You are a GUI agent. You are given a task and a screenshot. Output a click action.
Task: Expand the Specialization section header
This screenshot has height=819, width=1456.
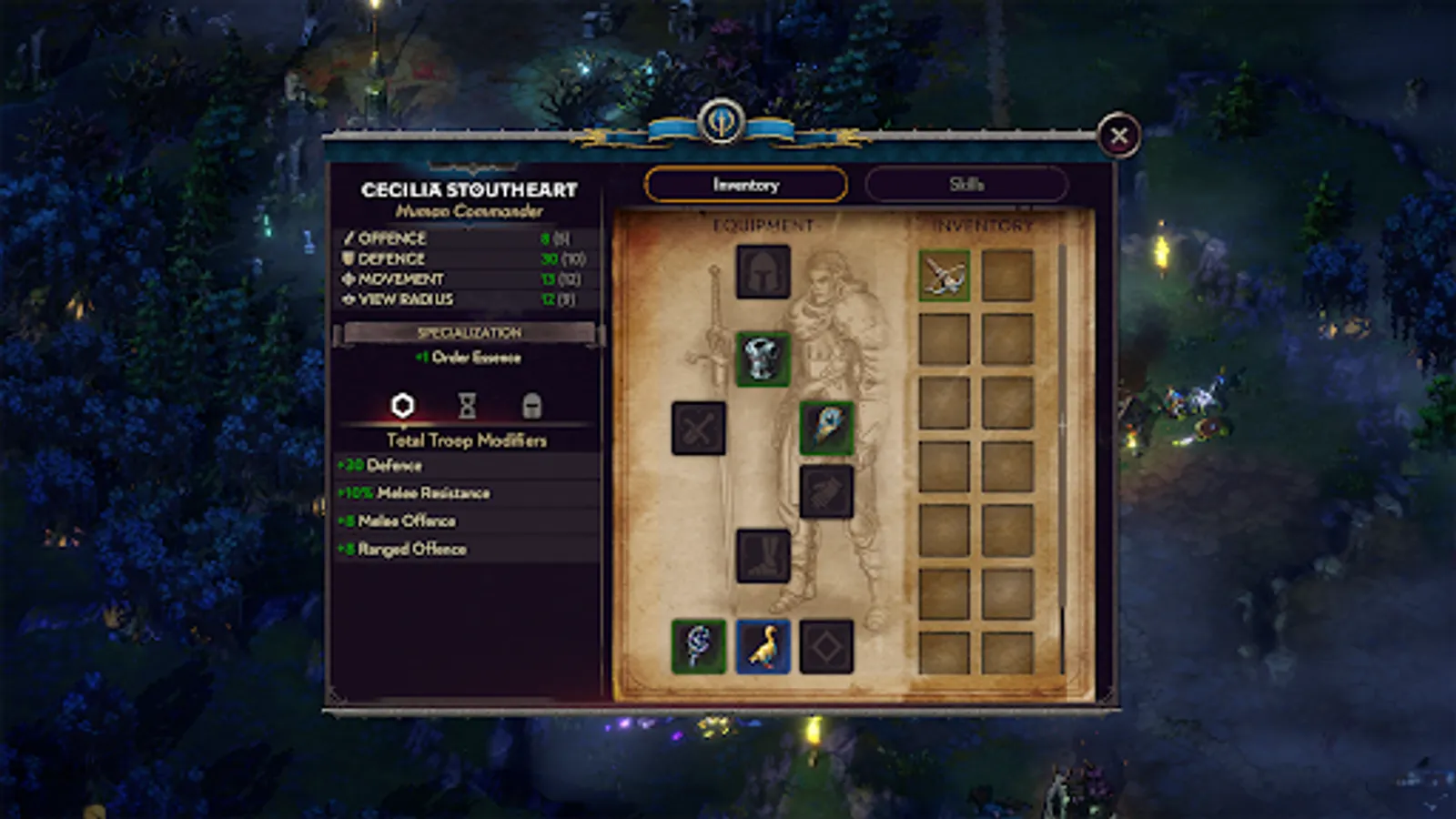point(470,332)
